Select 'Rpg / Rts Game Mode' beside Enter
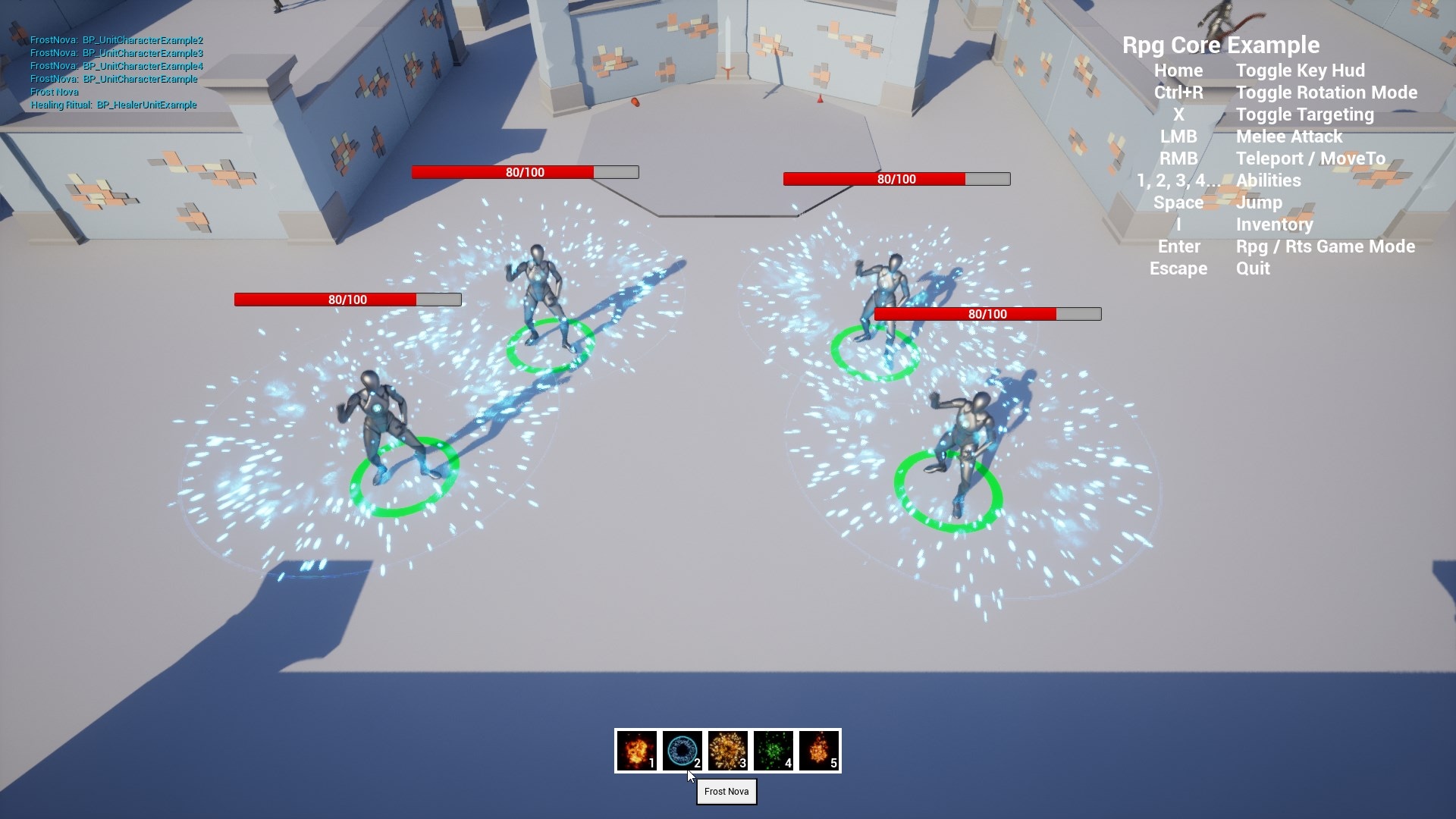The width and height of the screenshot is (1456, 819). [x=1326, y=246]
